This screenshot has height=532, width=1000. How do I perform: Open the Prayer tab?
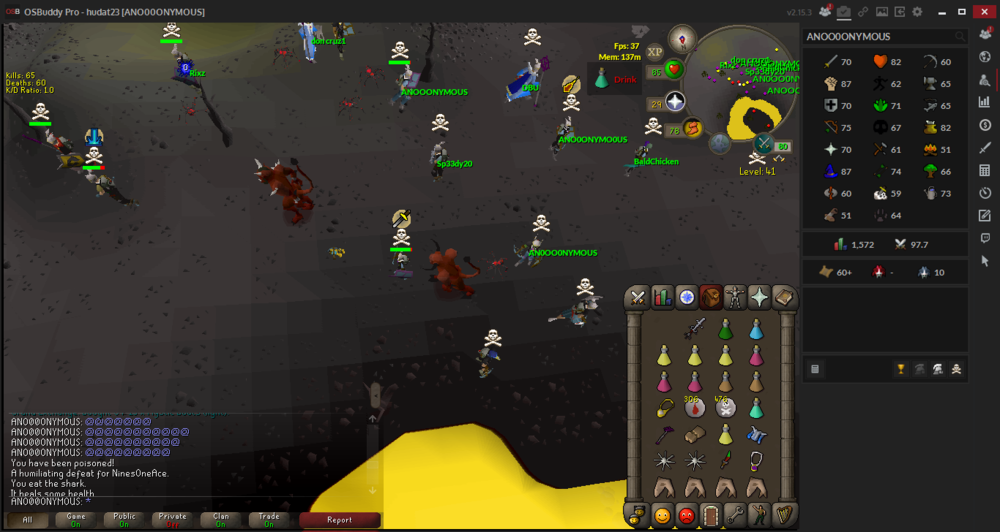(761, 297)
